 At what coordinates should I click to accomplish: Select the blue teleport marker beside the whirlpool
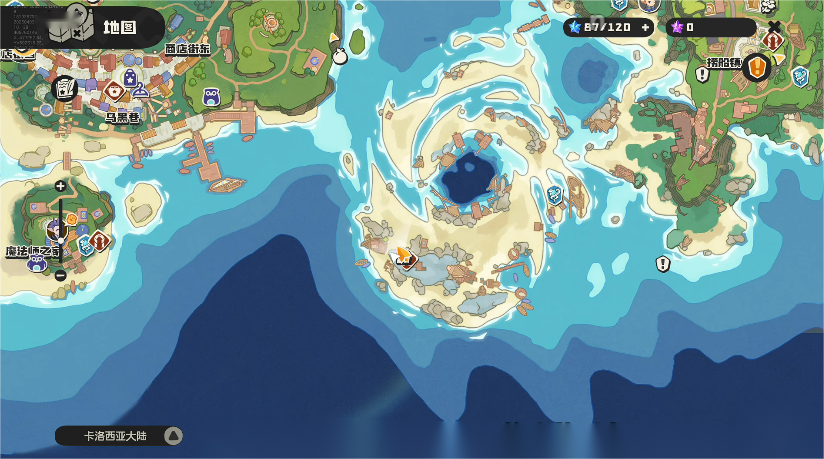point(555,194)
